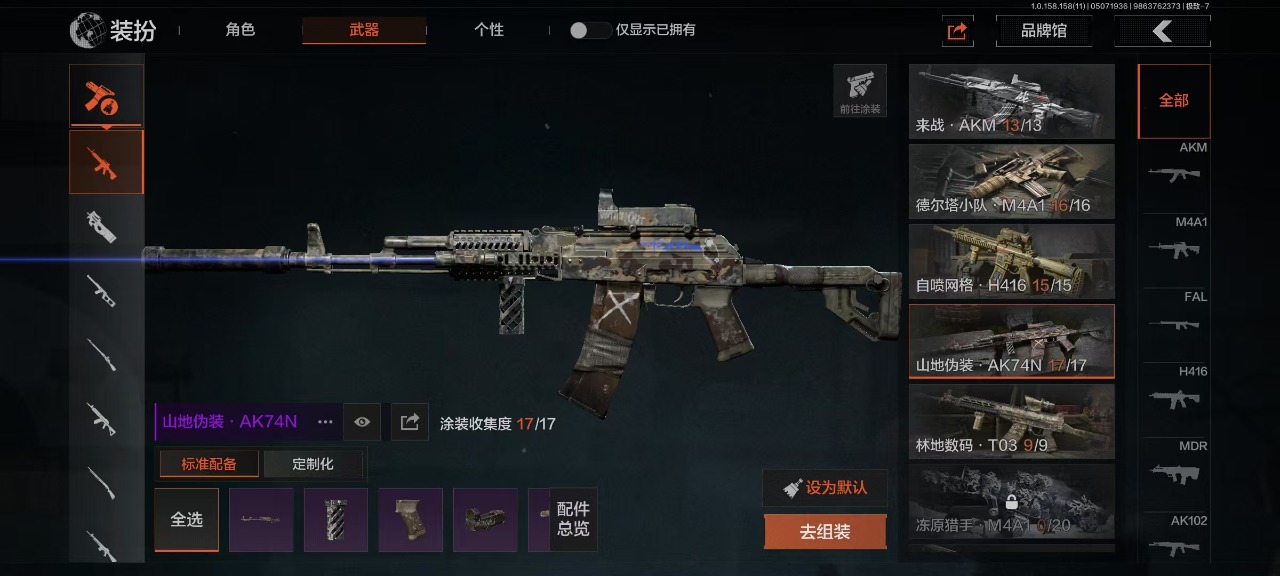Select the locked 冻原猎手 M4A1 skin
This screenshot has width=1280, height=576.
tap(1011, 501)
